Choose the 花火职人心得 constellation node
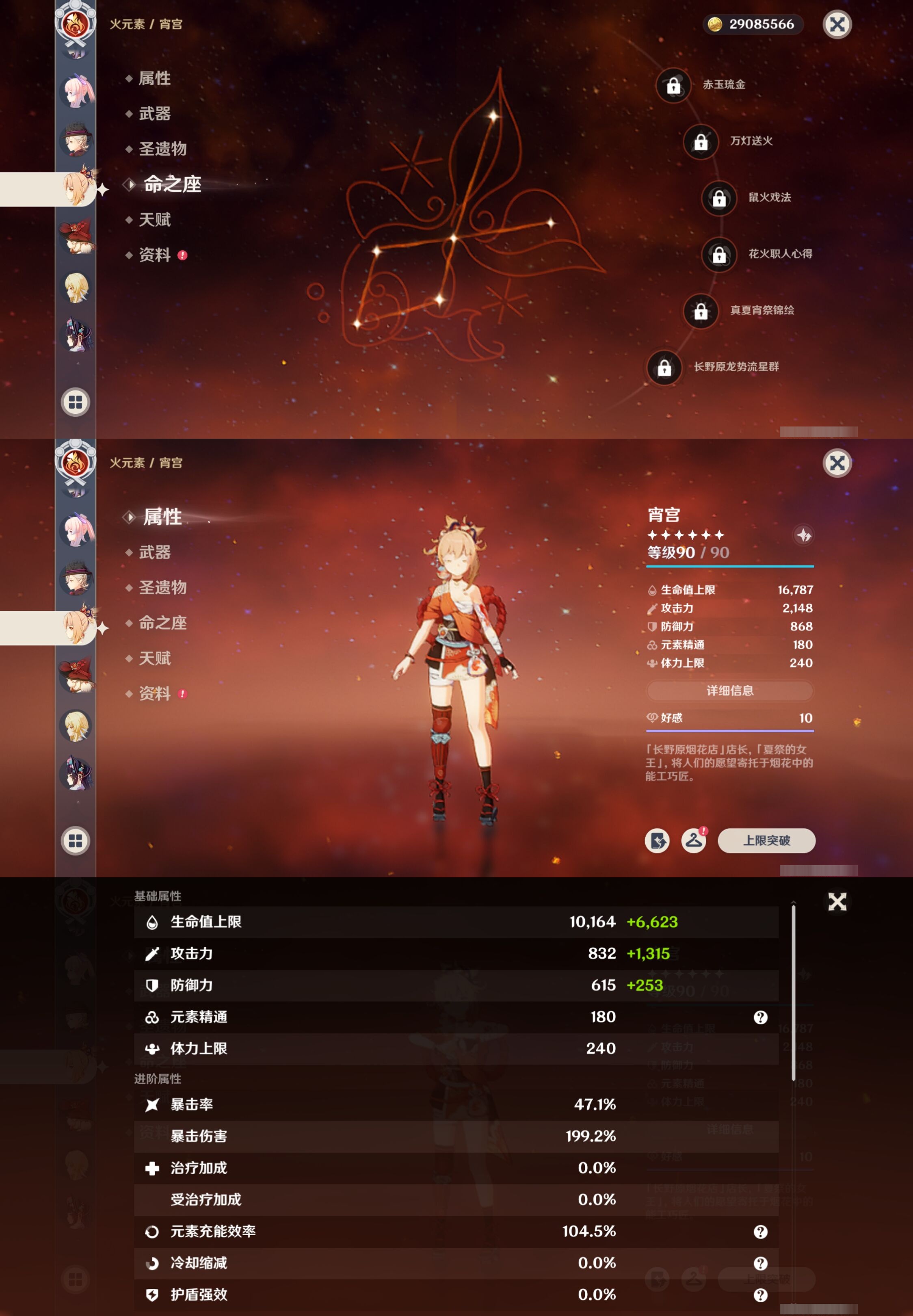Image resolution: width=913 pixels, height=1316 pixels. tap(719, 255)
